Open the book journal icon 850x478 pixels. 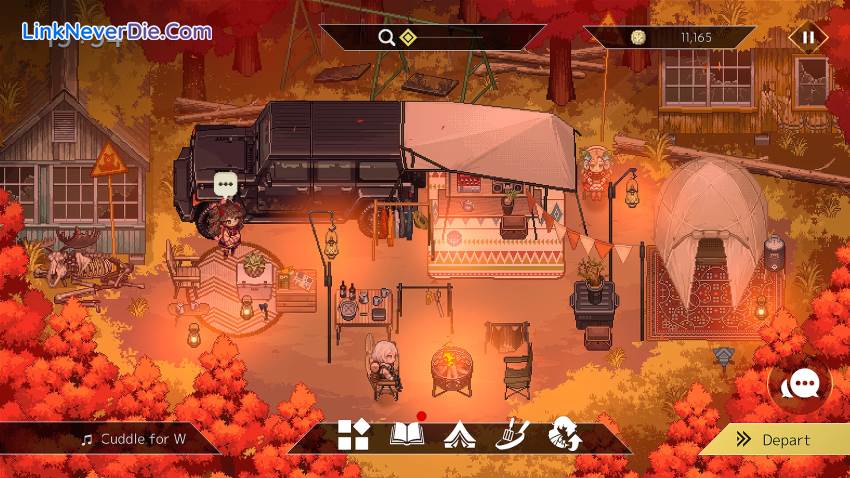coord(407,434)
